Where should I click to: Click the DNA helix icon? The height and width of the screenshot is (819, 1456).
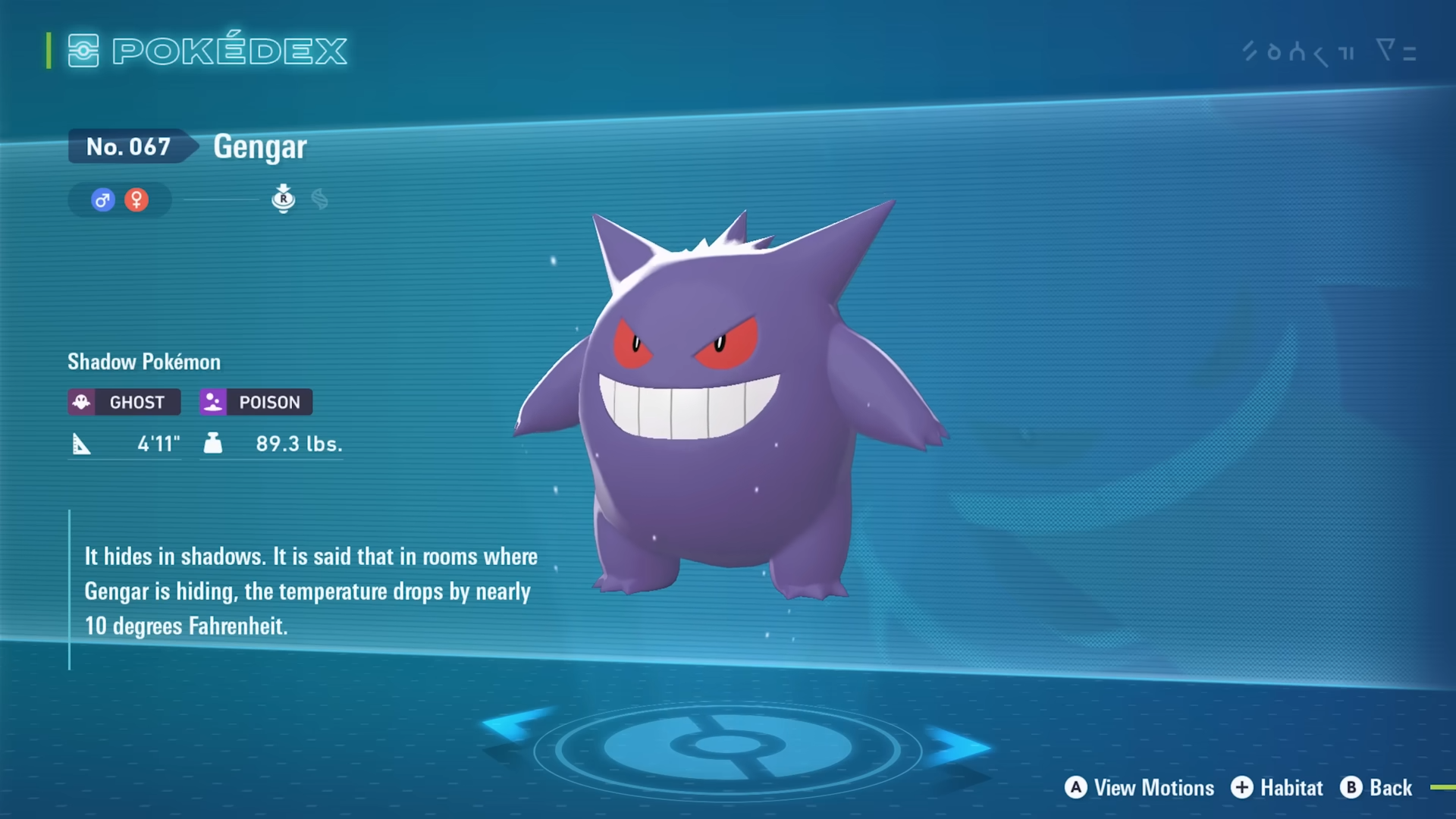(321, 199)
